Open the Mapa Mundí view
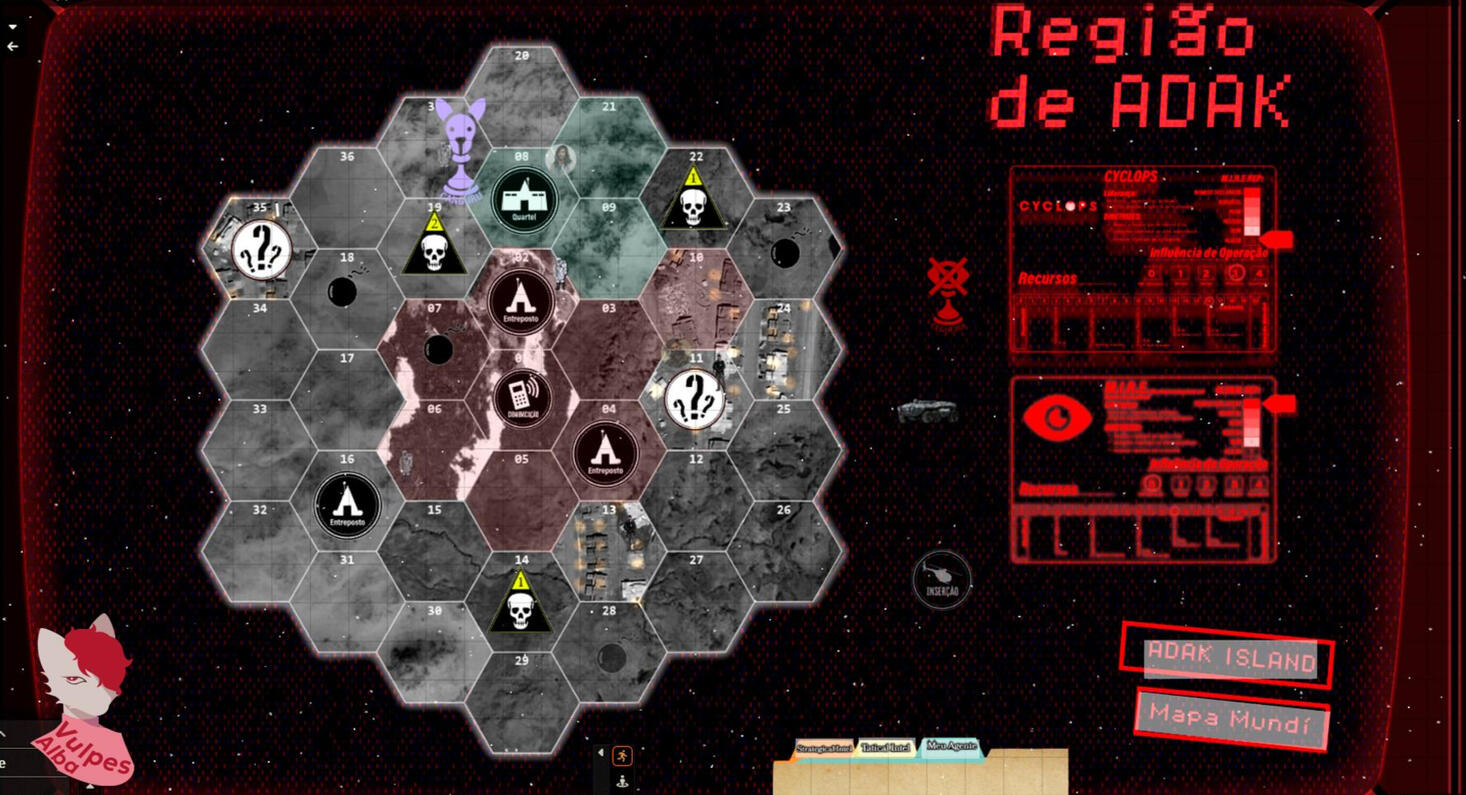 tap(1230, 718)
